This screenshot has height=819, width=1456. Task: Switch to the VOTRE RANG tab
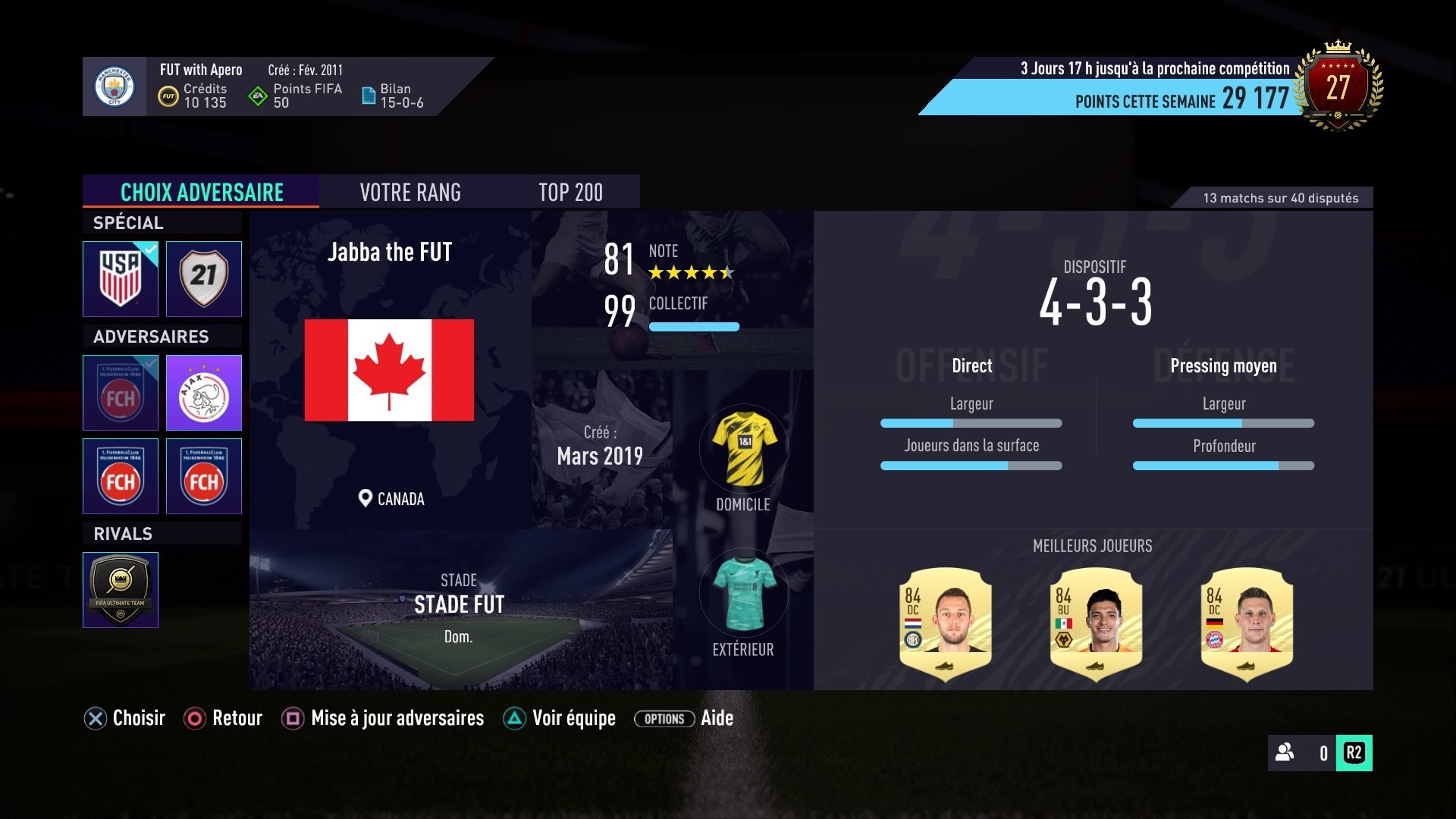pyautogui.click(x=410, y=192)
